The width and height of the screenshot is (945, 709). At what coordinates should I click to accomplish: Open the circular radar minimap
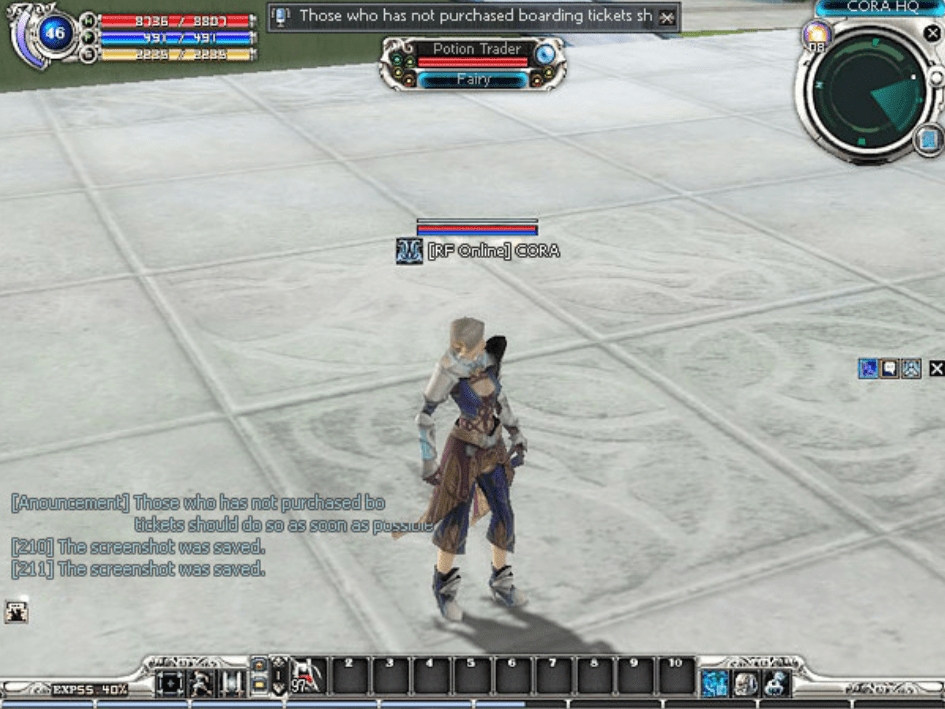(x=867, y=94)
